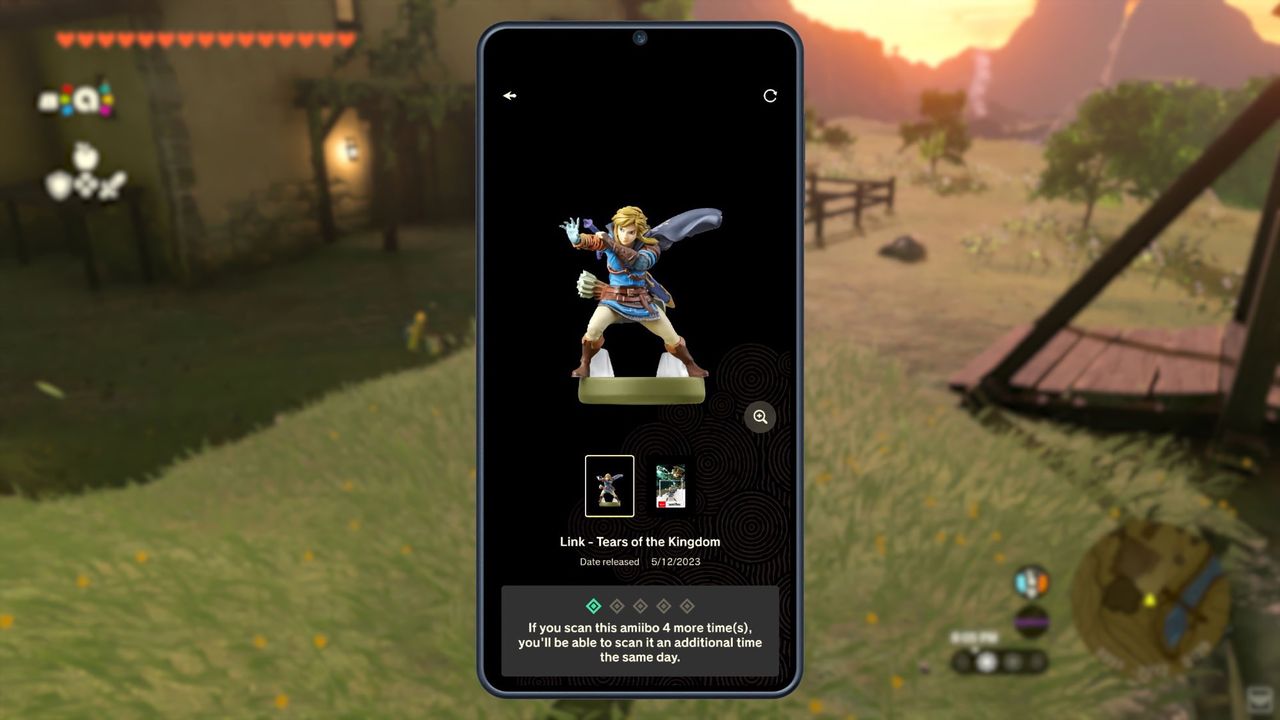1280x720 pixels.
Task: Go back using the arrow button
Action: tap(510, 96)
